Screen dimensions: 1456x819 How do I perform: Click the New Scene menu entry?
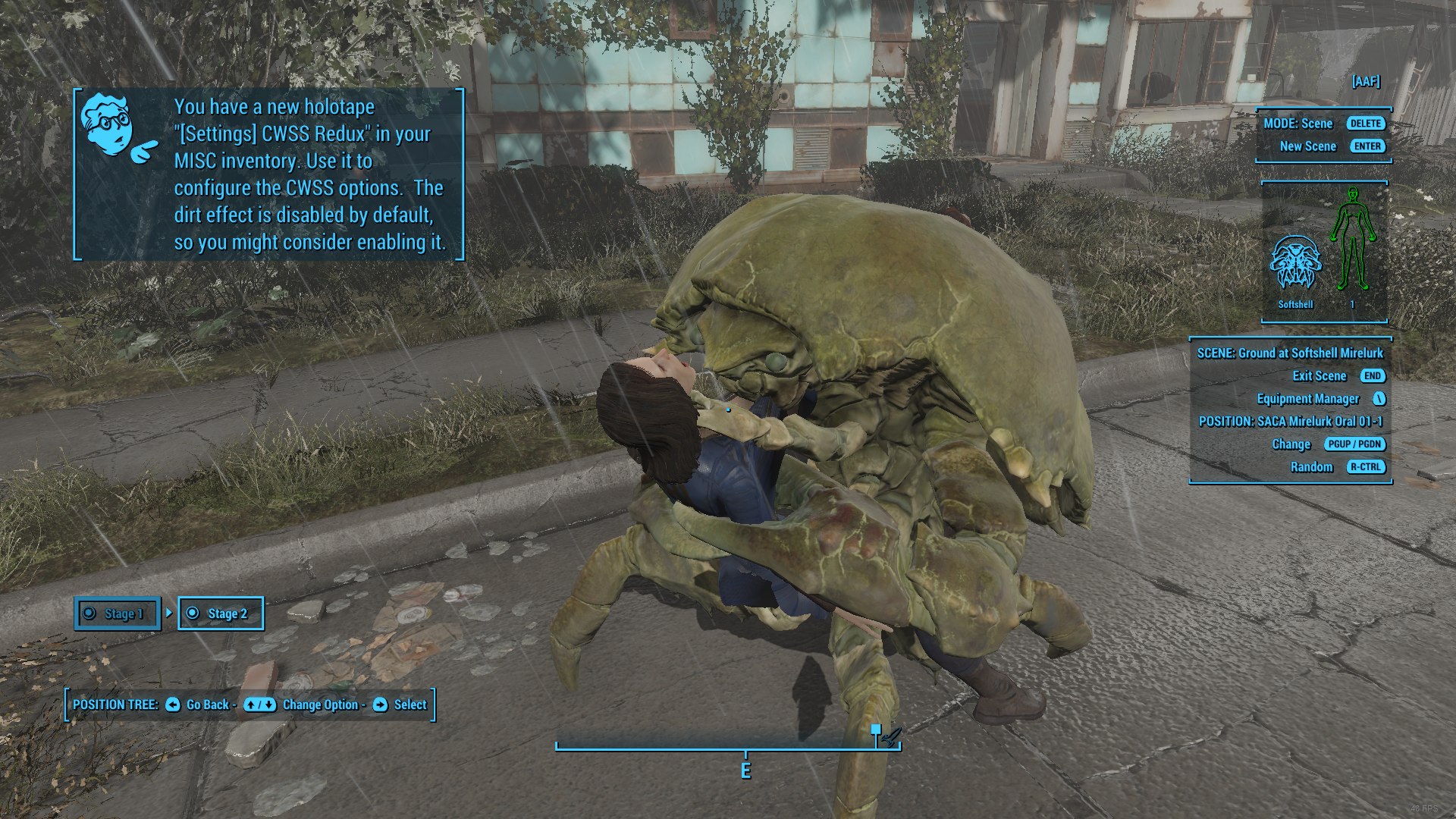[1308, 146]
